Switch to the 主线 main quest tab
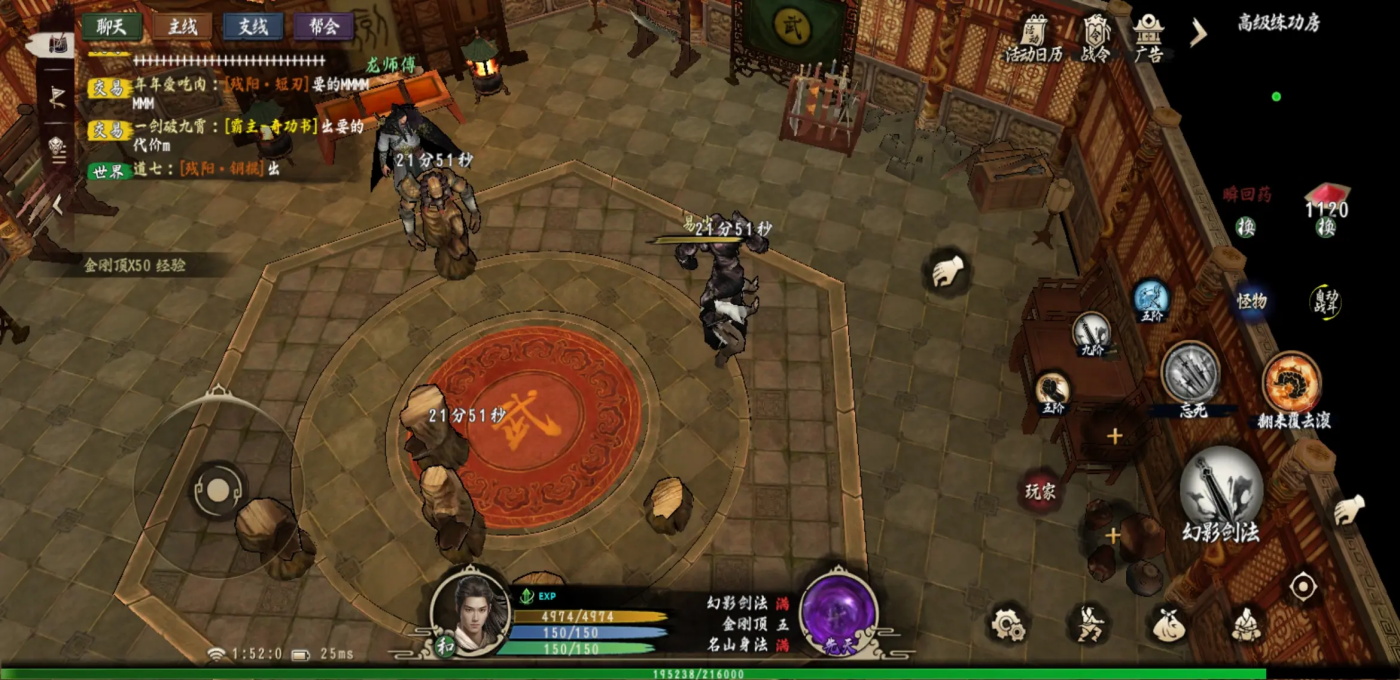This screenshot has width=1400, height=680. [182, 27]
